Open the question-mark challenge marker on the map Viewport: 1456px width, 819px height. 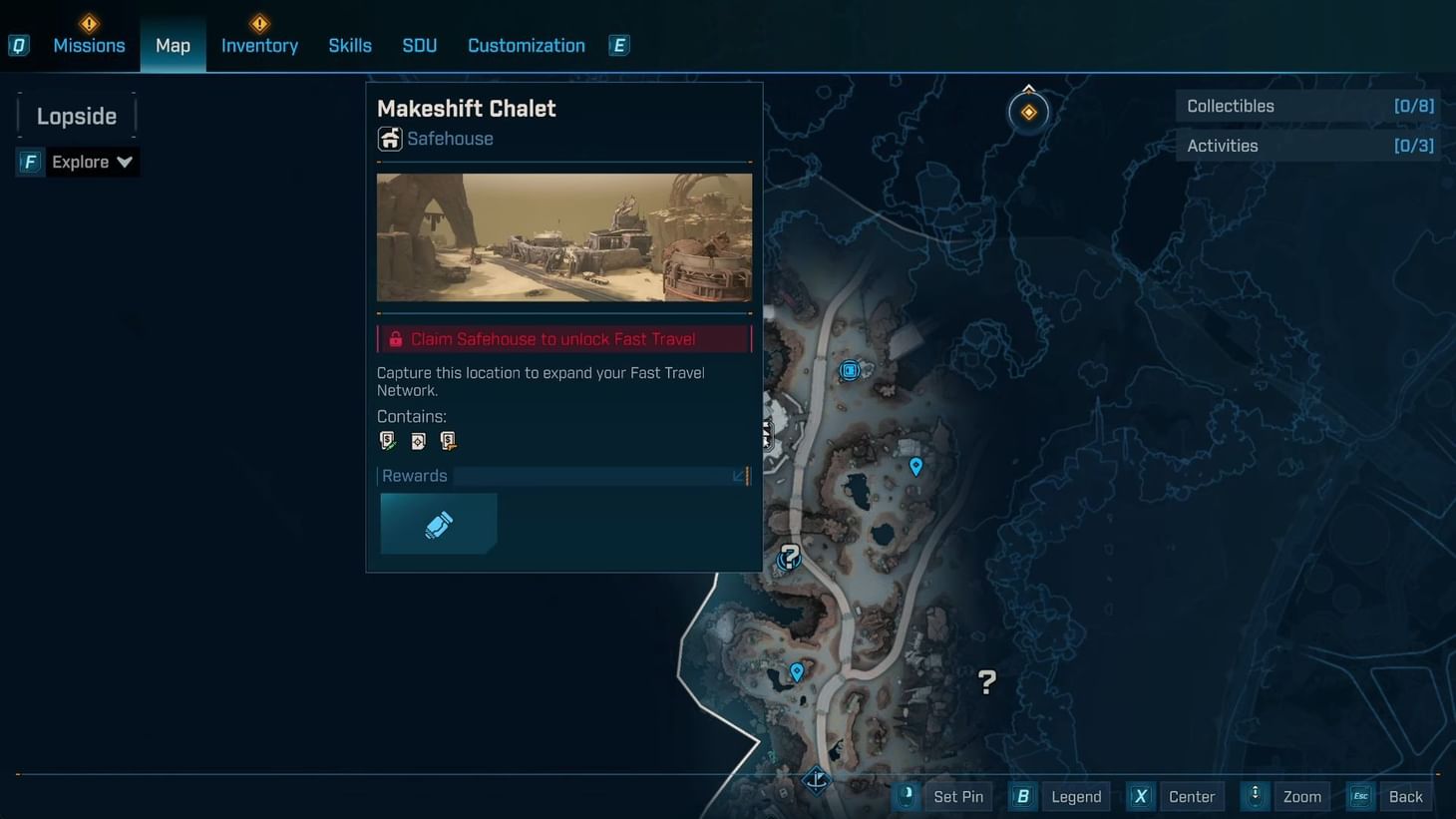[x=788, y=558]
